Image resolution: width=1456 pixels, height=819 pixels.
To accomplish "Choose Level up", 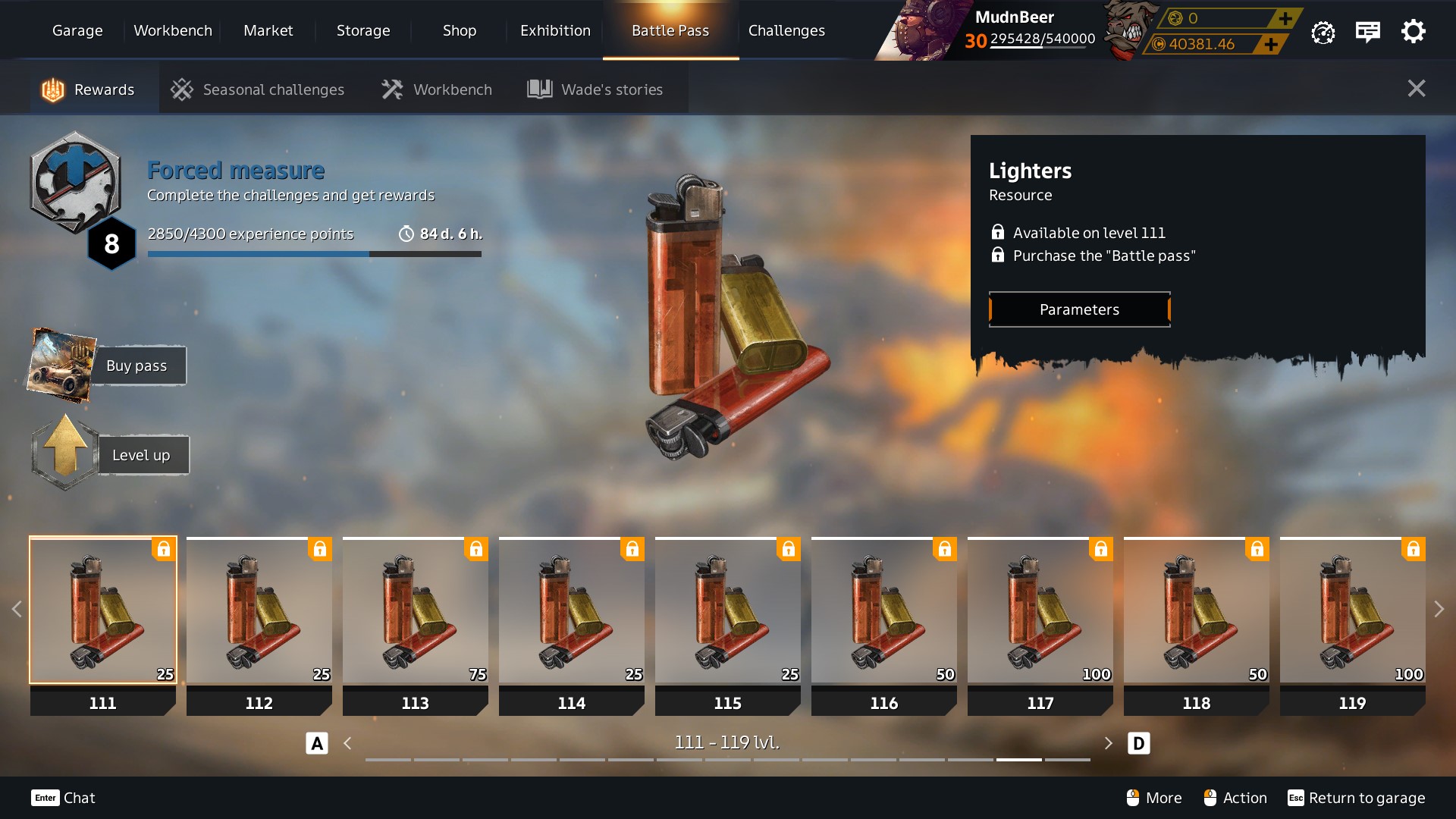I will [141, 455].
